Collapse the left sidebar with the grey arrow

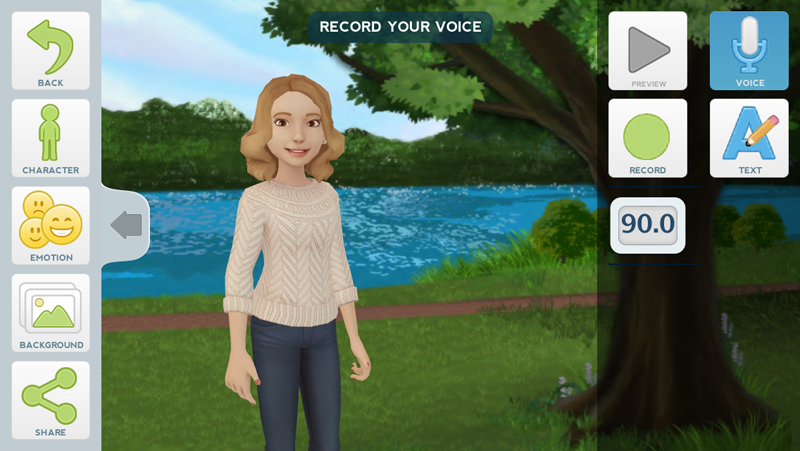(x=126, y=224)
